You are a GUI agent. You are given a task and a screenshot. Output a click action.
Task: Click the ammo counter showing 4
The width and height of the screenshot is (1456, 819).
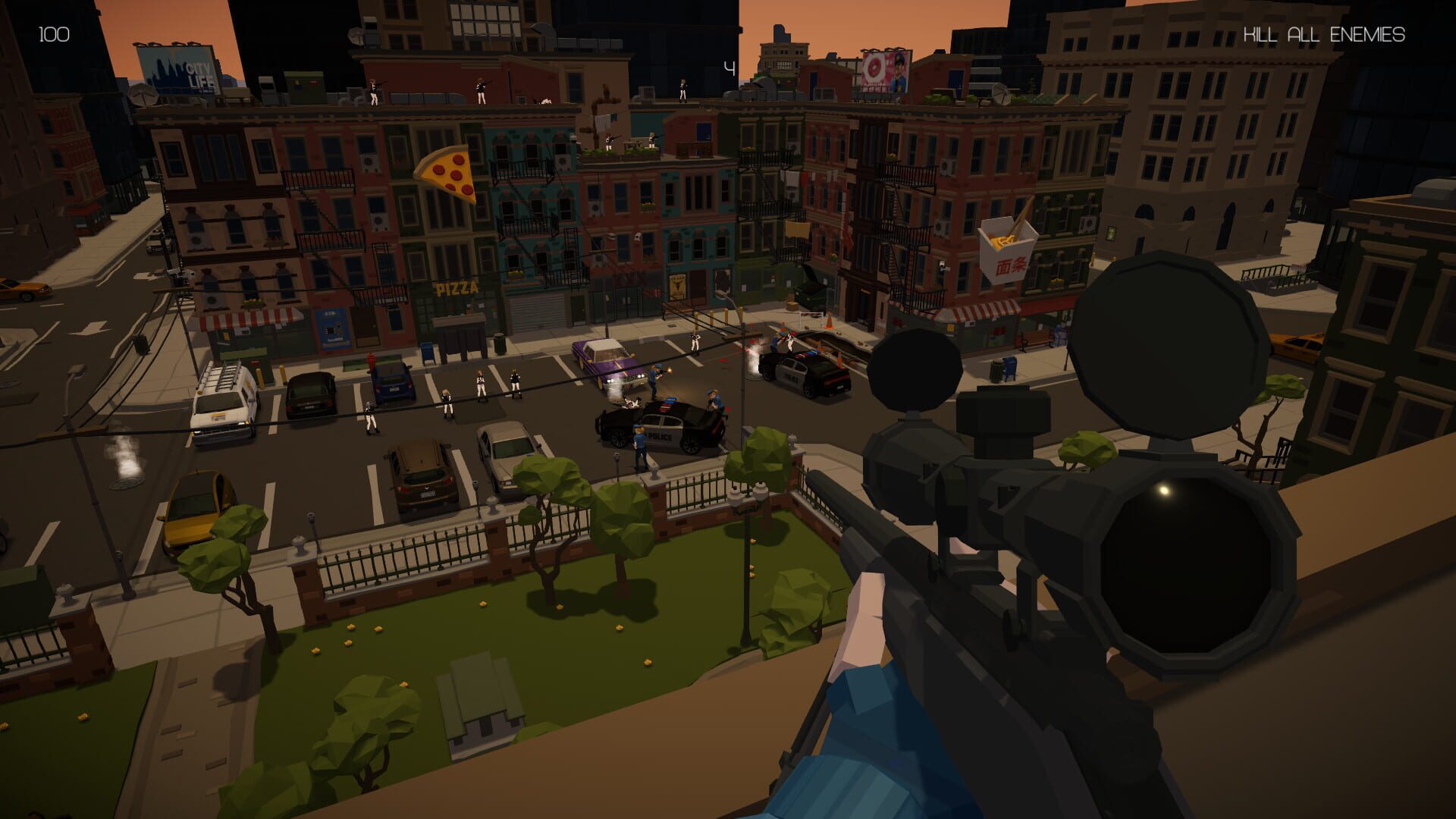click(729, 68)
